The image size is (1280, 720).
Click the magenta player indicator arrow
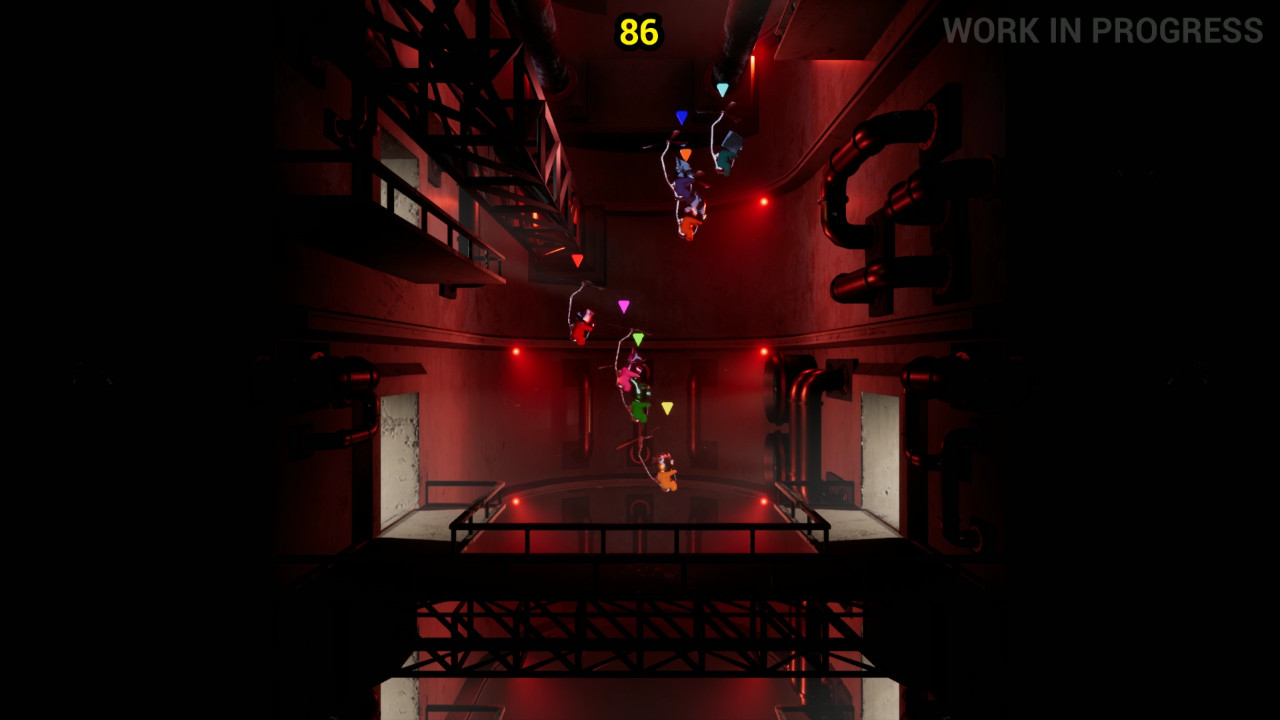624,306
